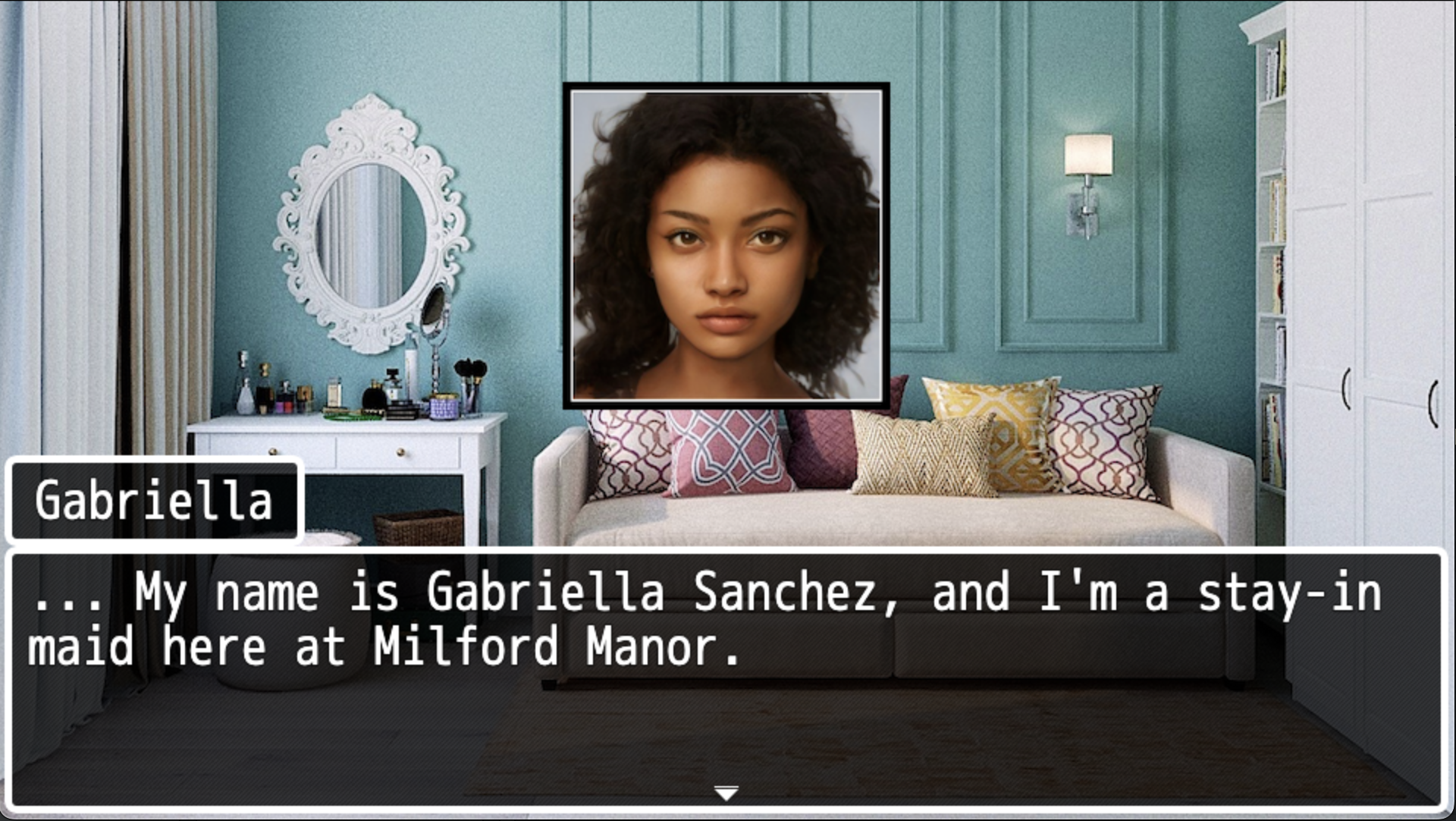1456x821 pixels.
Task: Click the continue arrow below the dialogue
Action: [x=726, y=792]
